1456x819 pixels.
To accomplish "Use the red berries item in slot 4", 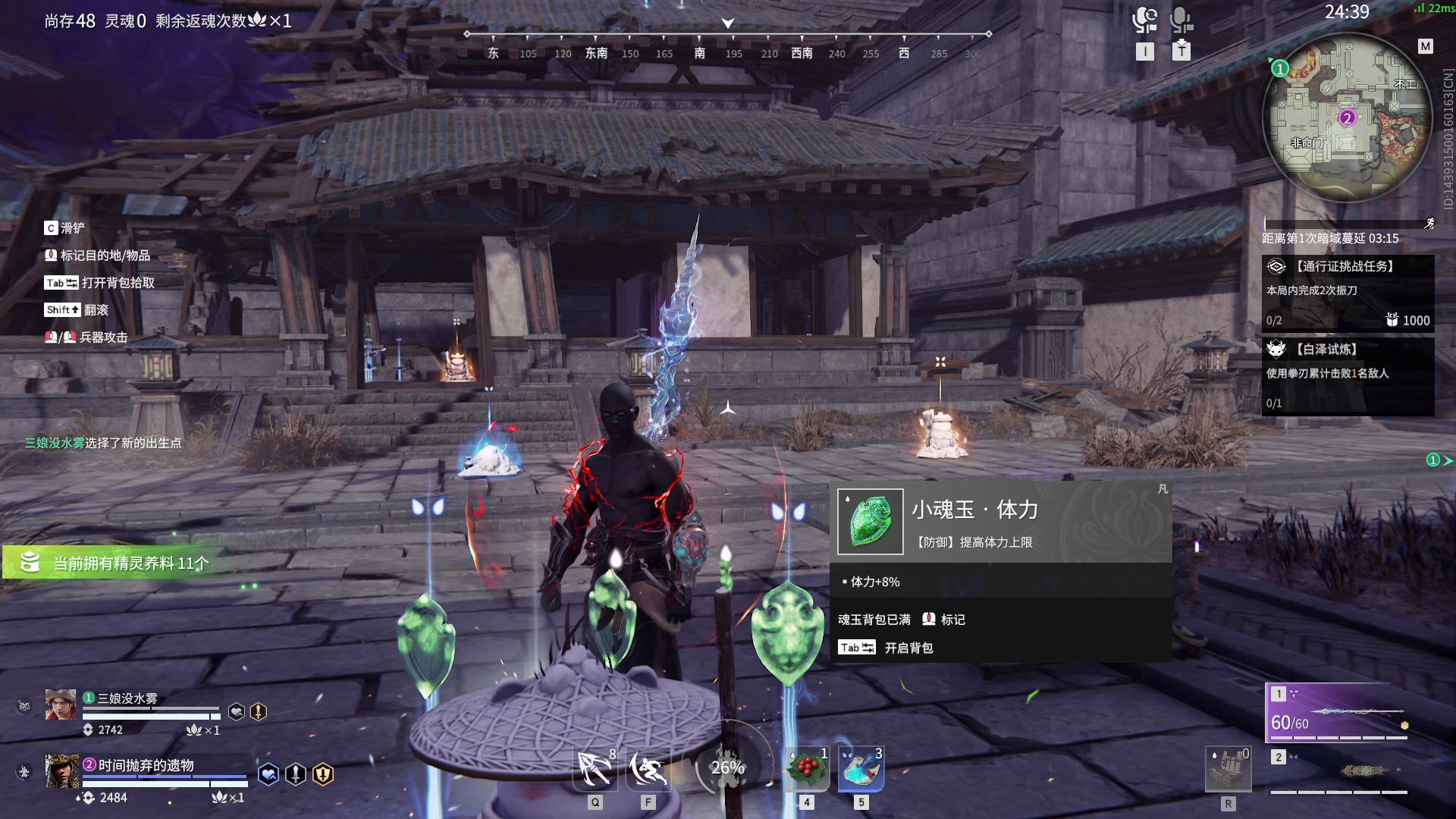I will tap(807, 768).
